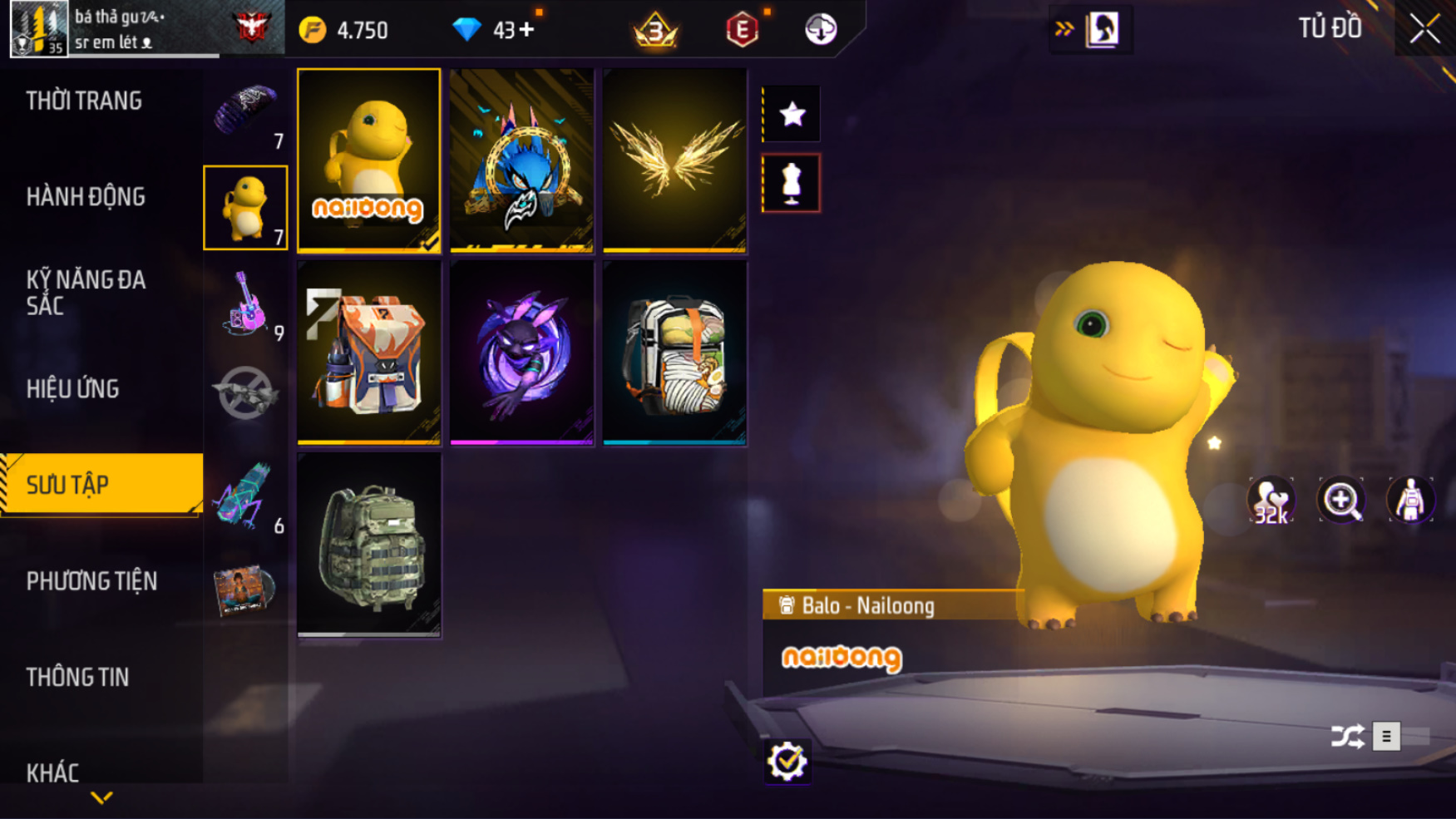Select the Kỹ Năng Đa Sắc tab
1456x819 pixels.
(x=86, y=293)
